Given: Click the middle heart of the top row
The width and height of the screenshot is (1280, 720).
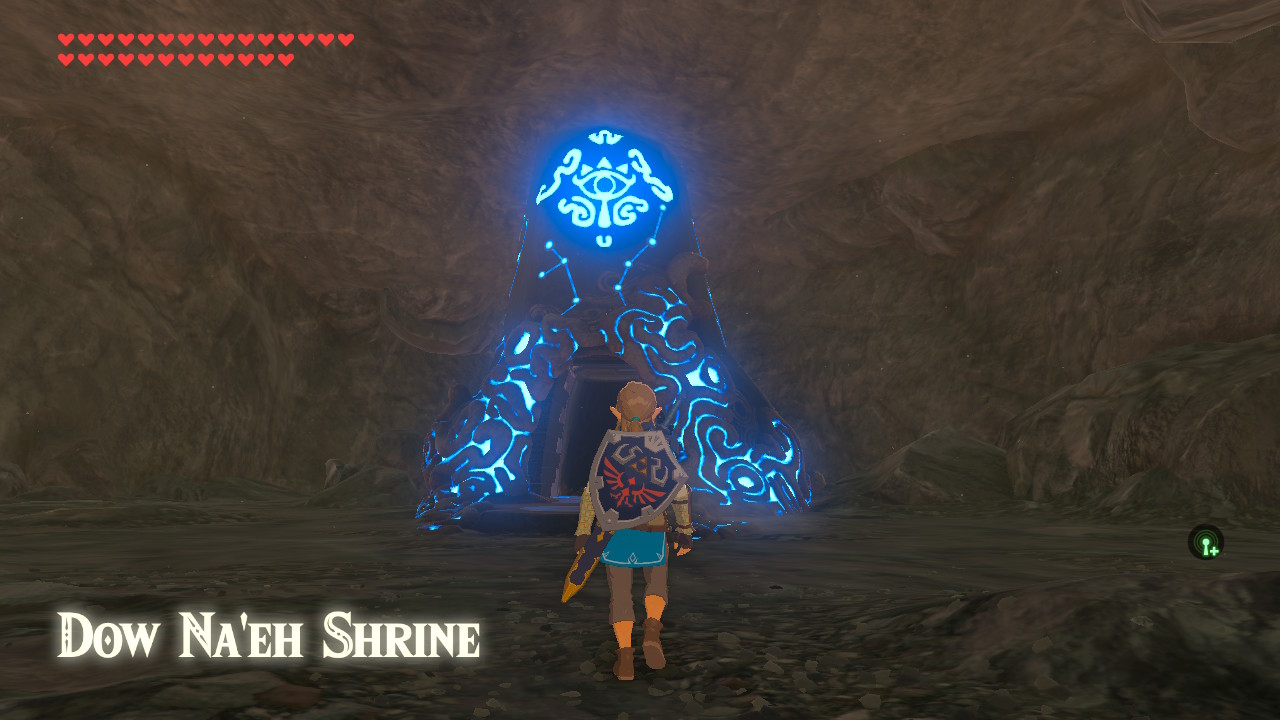Looking at the screenshot, I should click(x=205, y=40).
